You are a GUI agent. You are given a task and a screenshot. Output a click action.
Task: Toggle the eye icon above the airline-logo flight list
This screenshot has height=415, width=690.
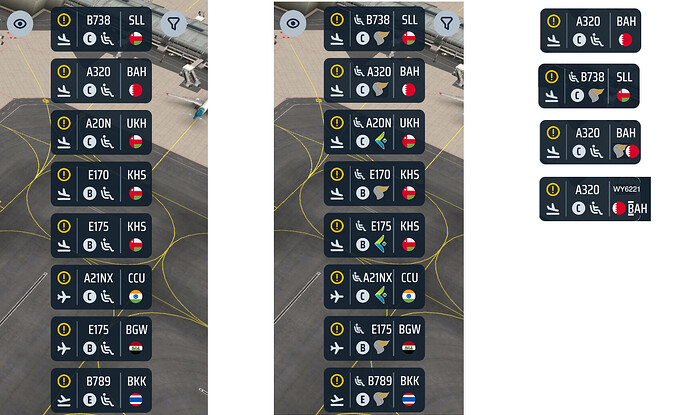click(x=293, y=22)
